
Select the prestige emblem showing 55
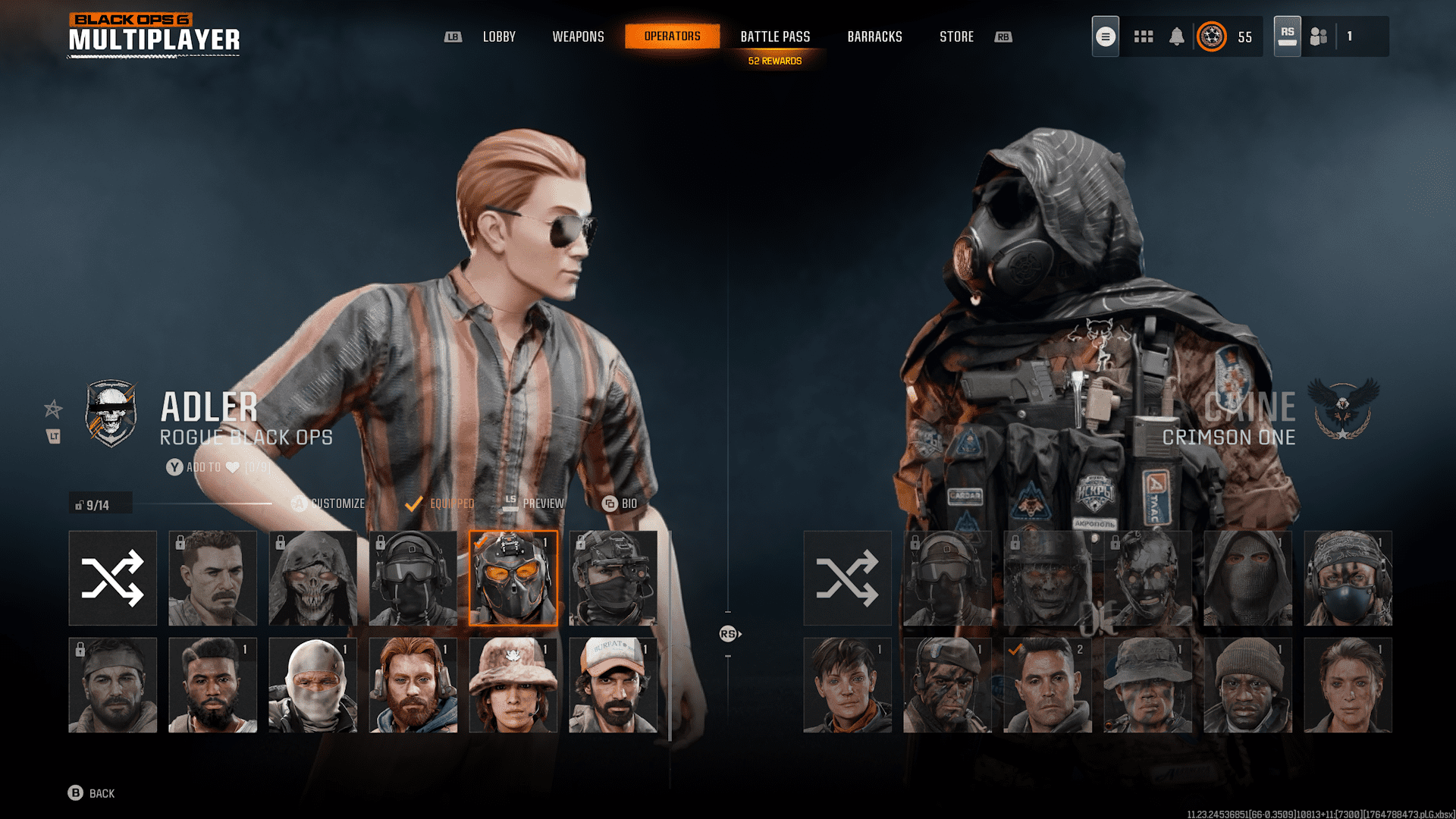pyautogui.click(x=1213, y=36)
